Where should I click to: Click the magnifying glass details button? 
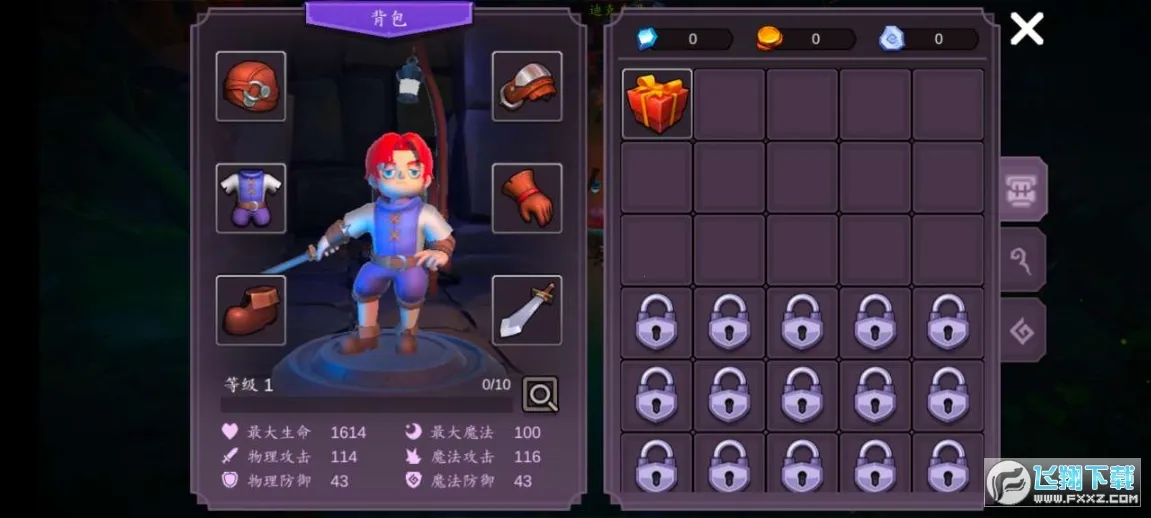[x=541, y=395]
